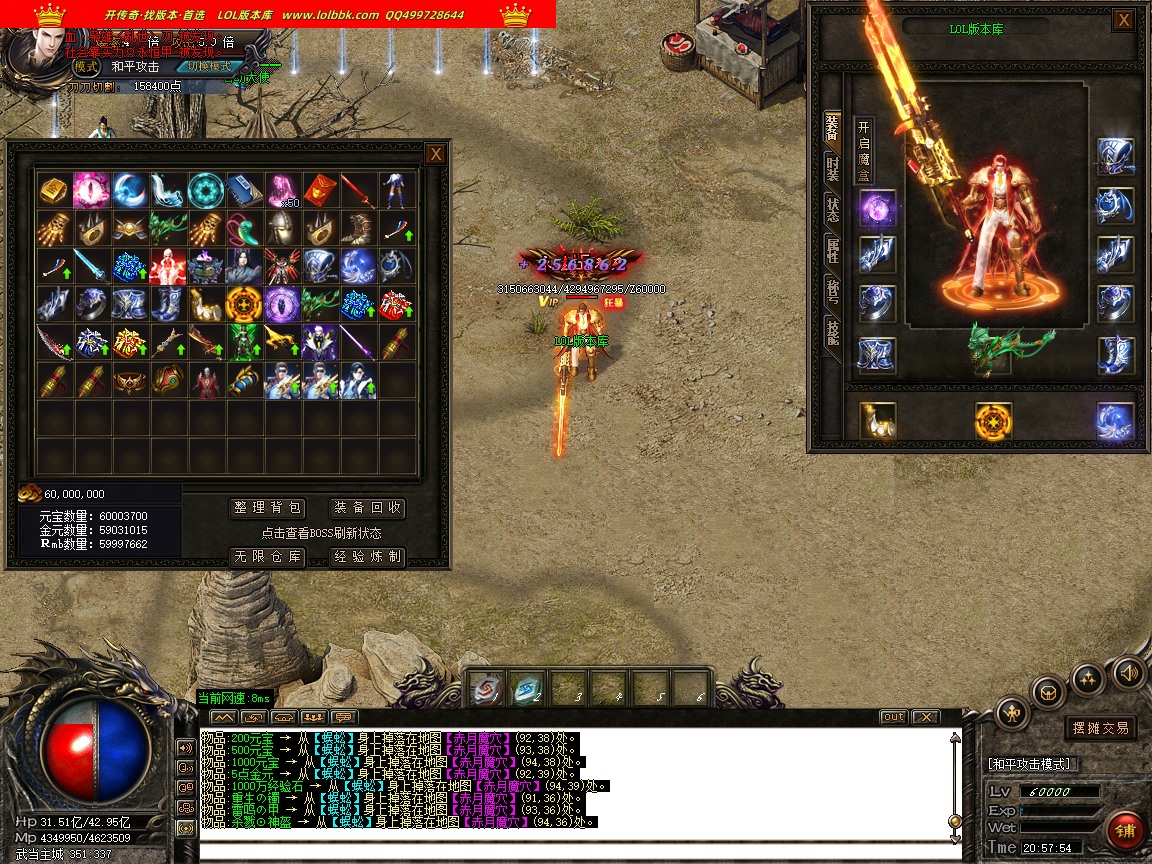Image resolution: width=1152 pixels, height=864 pixels.
Task: Select the gold ingot item in the bag
Action: click(x=53, y=189)
